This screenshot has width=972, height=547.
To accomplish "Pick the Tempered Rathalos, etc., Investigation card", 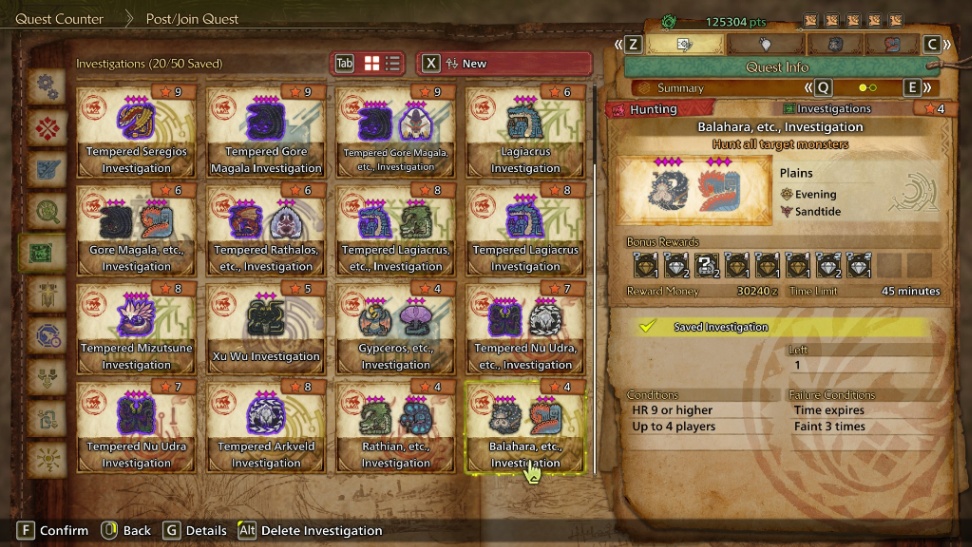I will pos(266,230).
